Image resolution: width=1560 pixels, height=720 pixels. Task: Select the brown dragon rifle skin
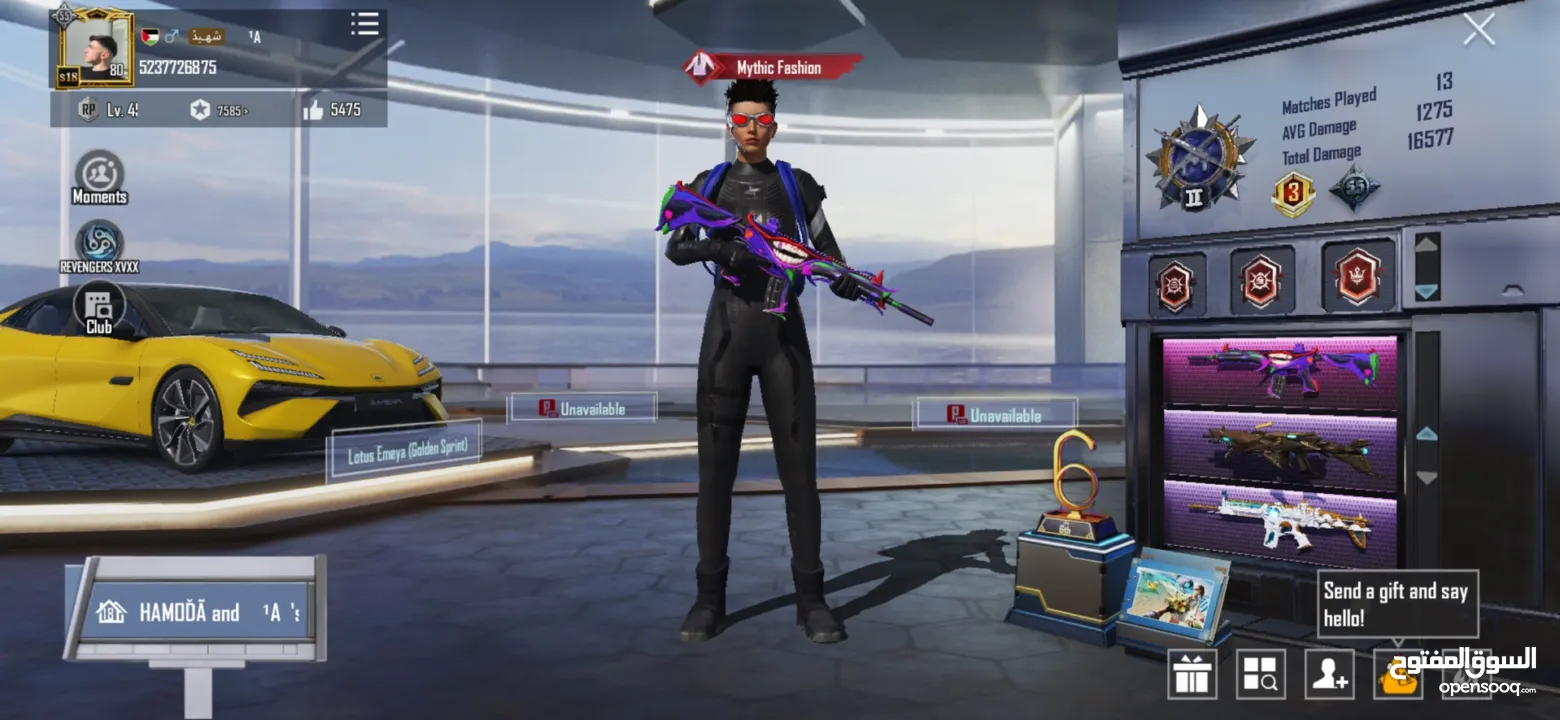tap(1280, 444)
